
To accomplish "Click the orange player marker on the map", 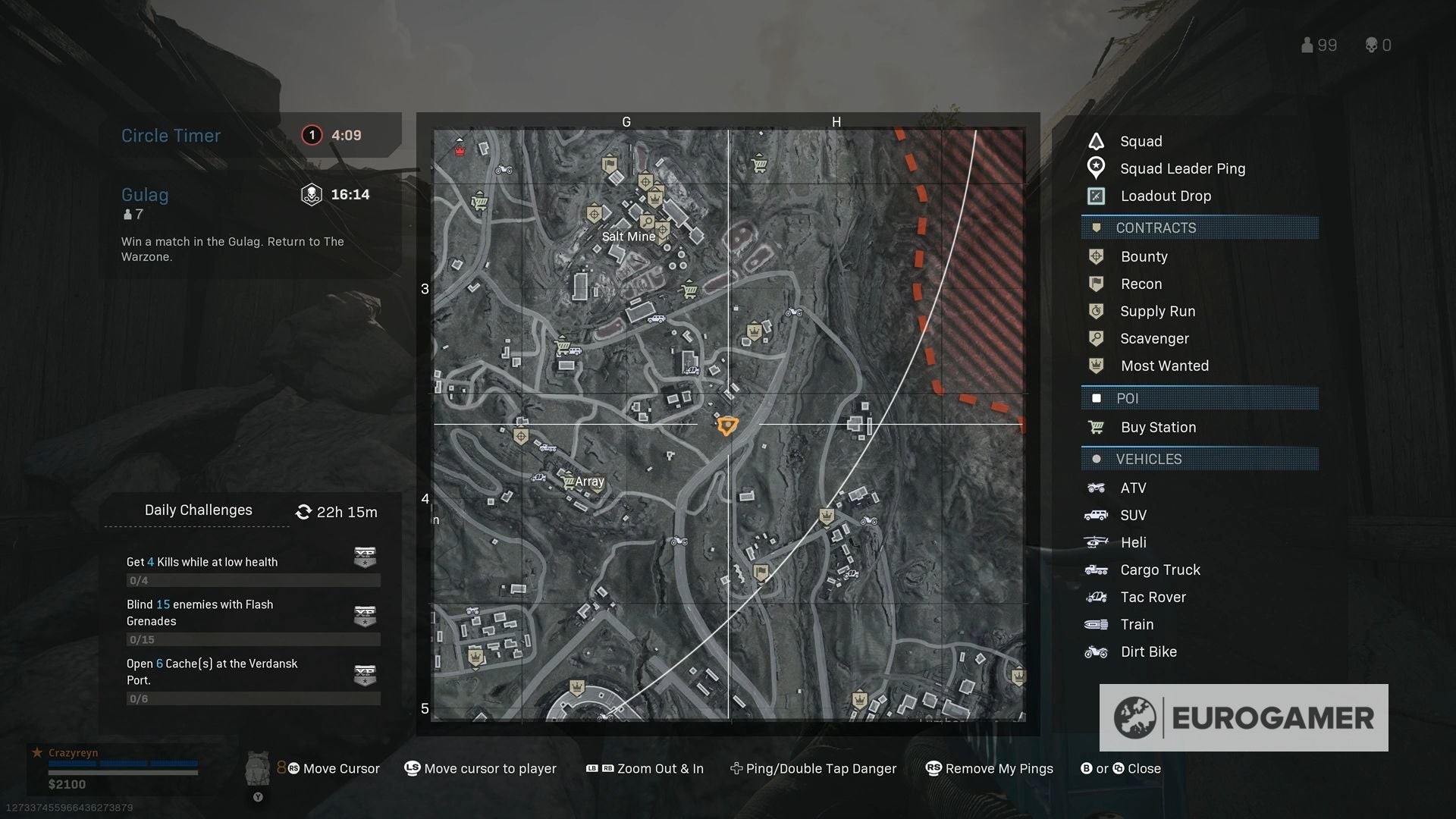I will pos(726,425).
